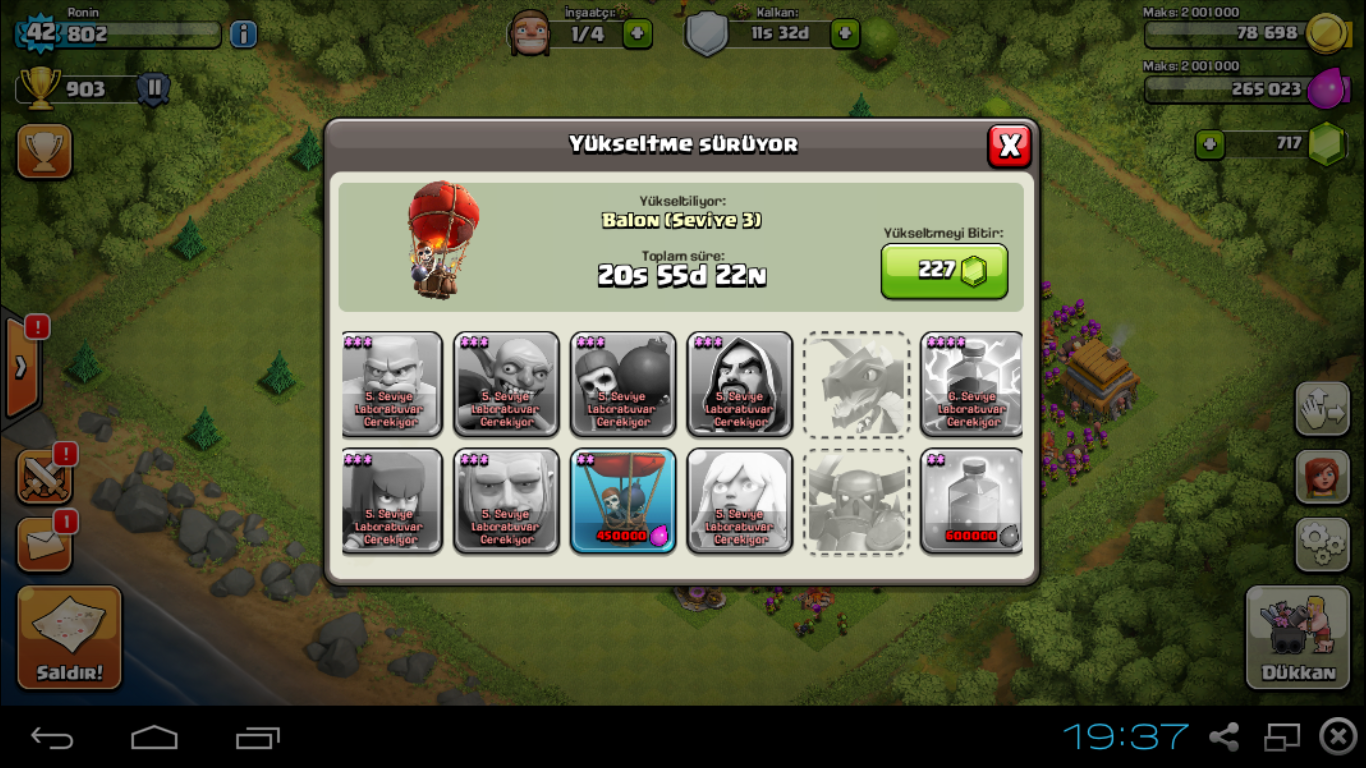
Task: Tap the Saldır! attack button
Action: [69, 637]
